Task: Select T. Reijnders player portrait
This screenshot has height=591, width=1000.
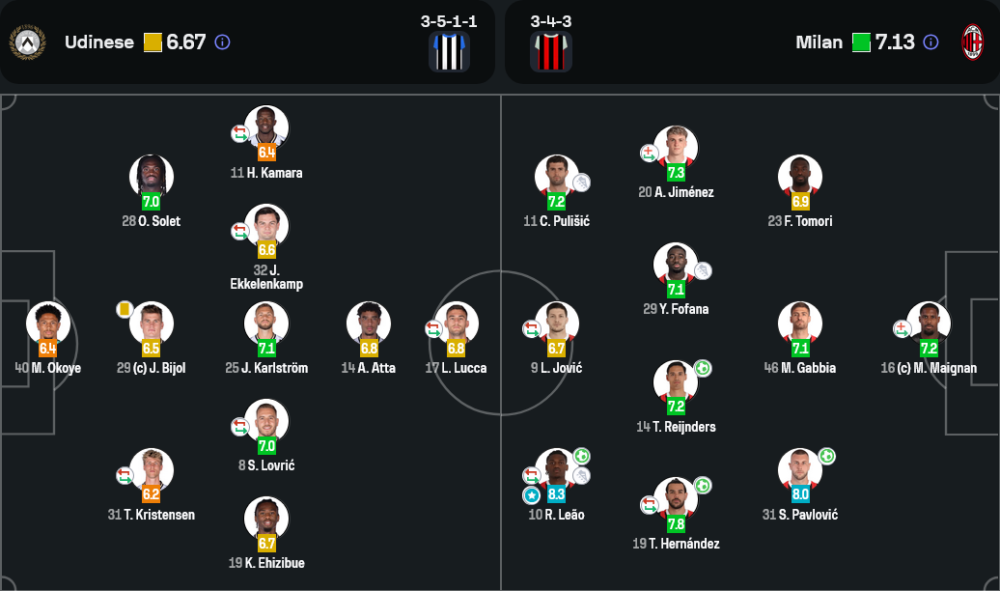Action: pos(676,381)
